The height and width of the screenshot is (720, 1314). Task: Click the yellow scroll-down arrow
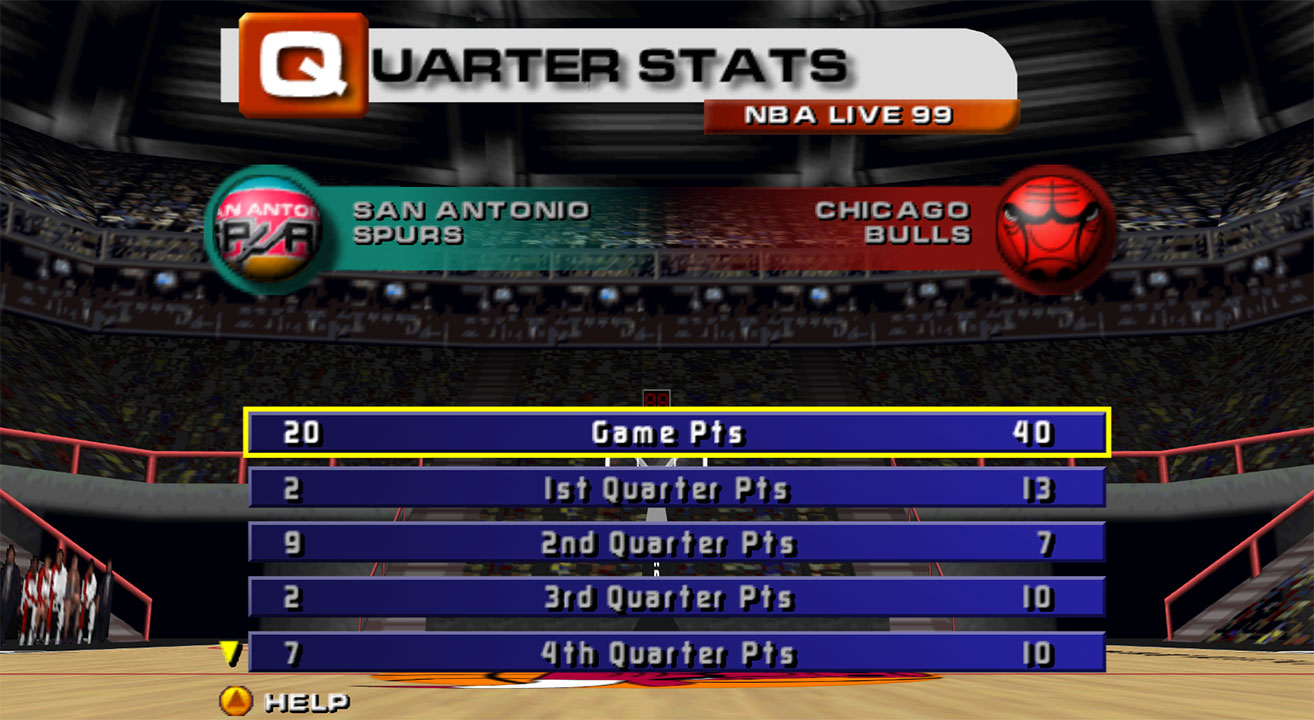coord(231,654)
